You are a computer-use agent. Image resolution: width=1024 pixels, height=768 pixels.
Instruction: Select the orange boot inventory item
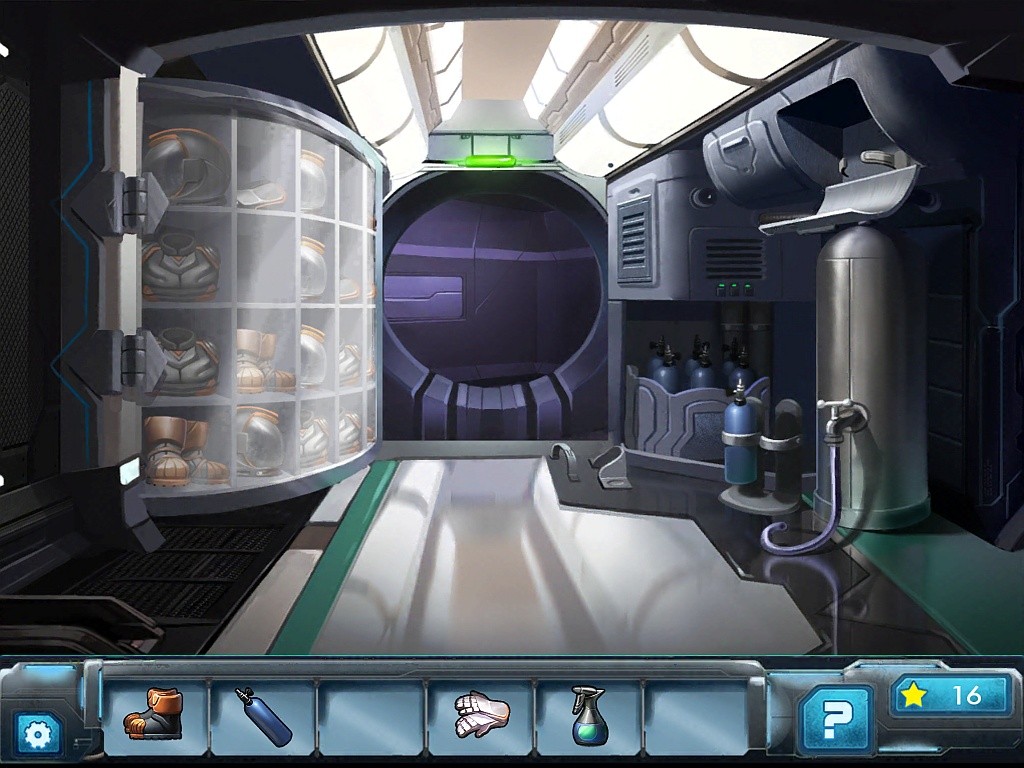click(154, 716)
